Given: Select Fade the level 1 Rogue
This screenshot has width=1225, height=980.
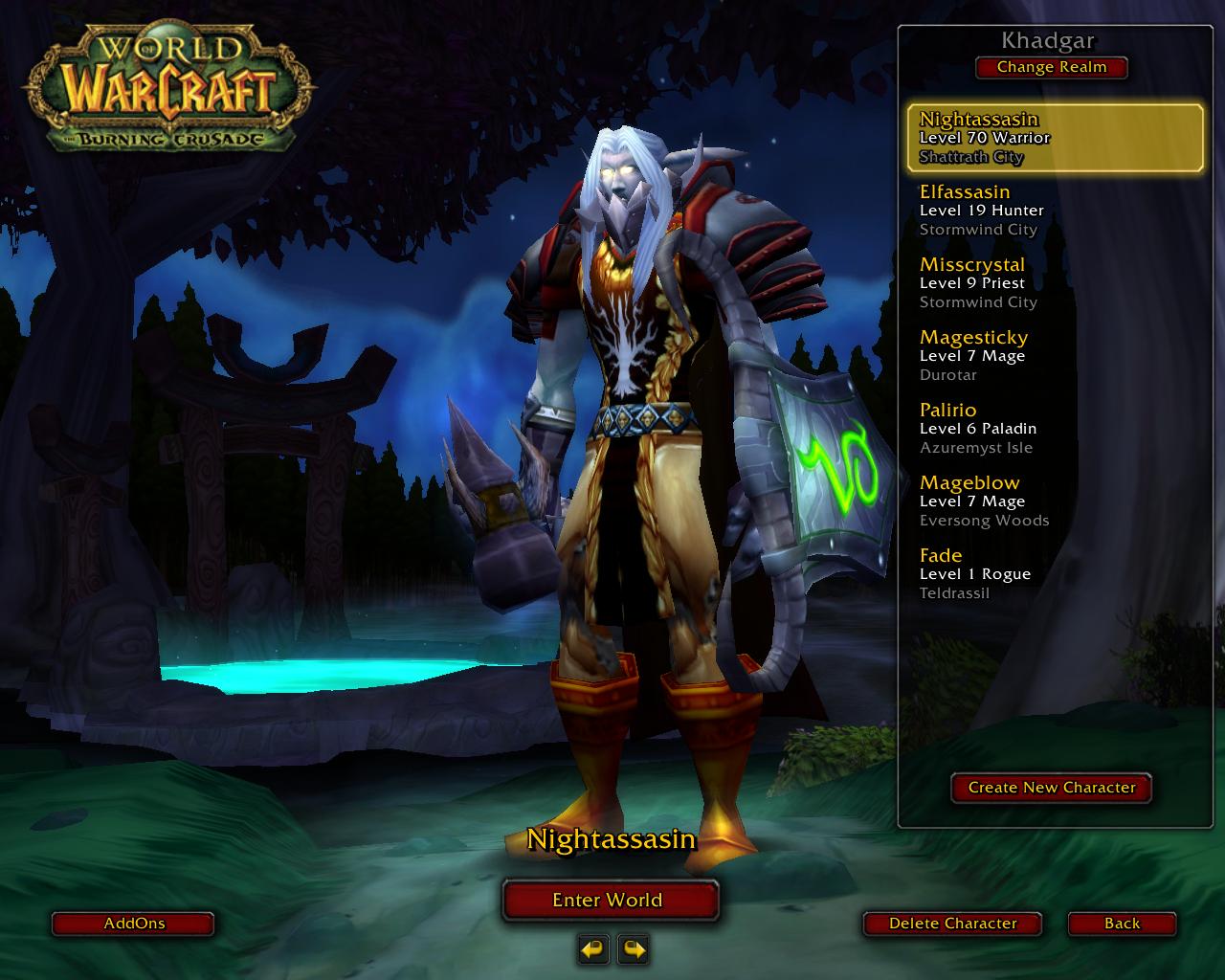Looking at the screenshot, I should (1055, 574).
